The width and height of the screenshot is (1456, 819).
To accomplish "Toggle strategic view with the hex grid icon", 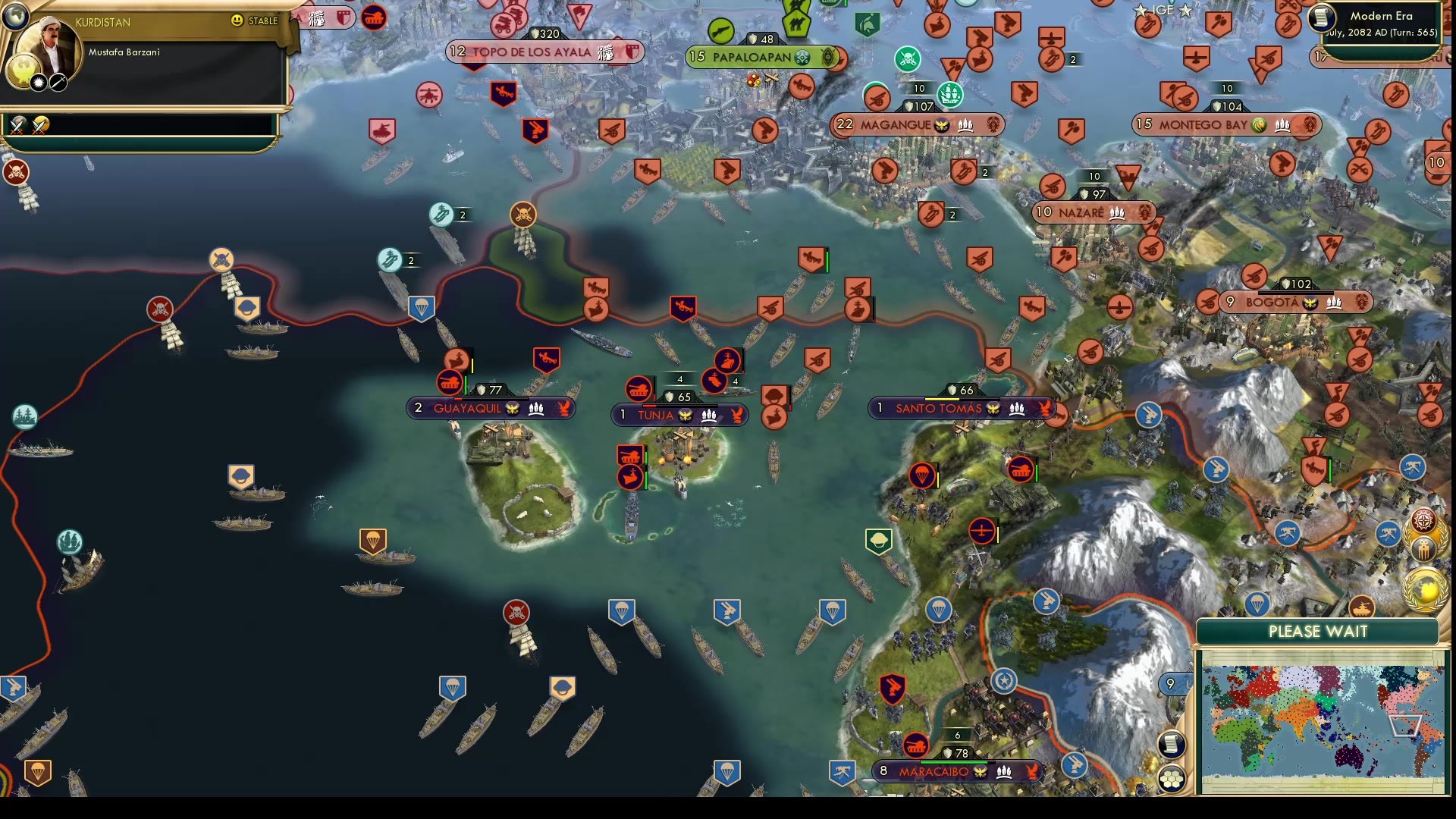I will pyautogui.click(x=1172, y=777).
